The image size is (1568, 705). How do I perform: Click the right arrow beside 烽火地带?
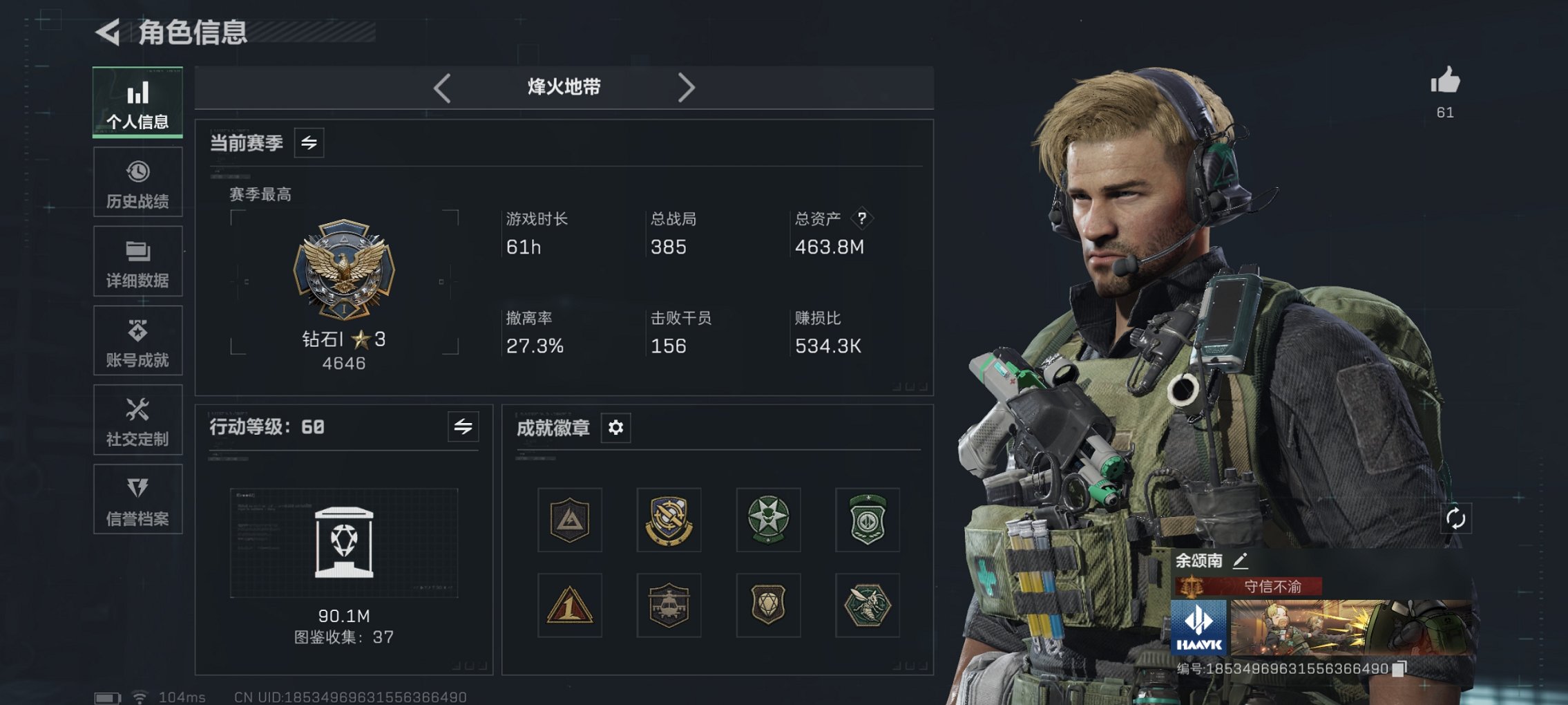point(687,87)
